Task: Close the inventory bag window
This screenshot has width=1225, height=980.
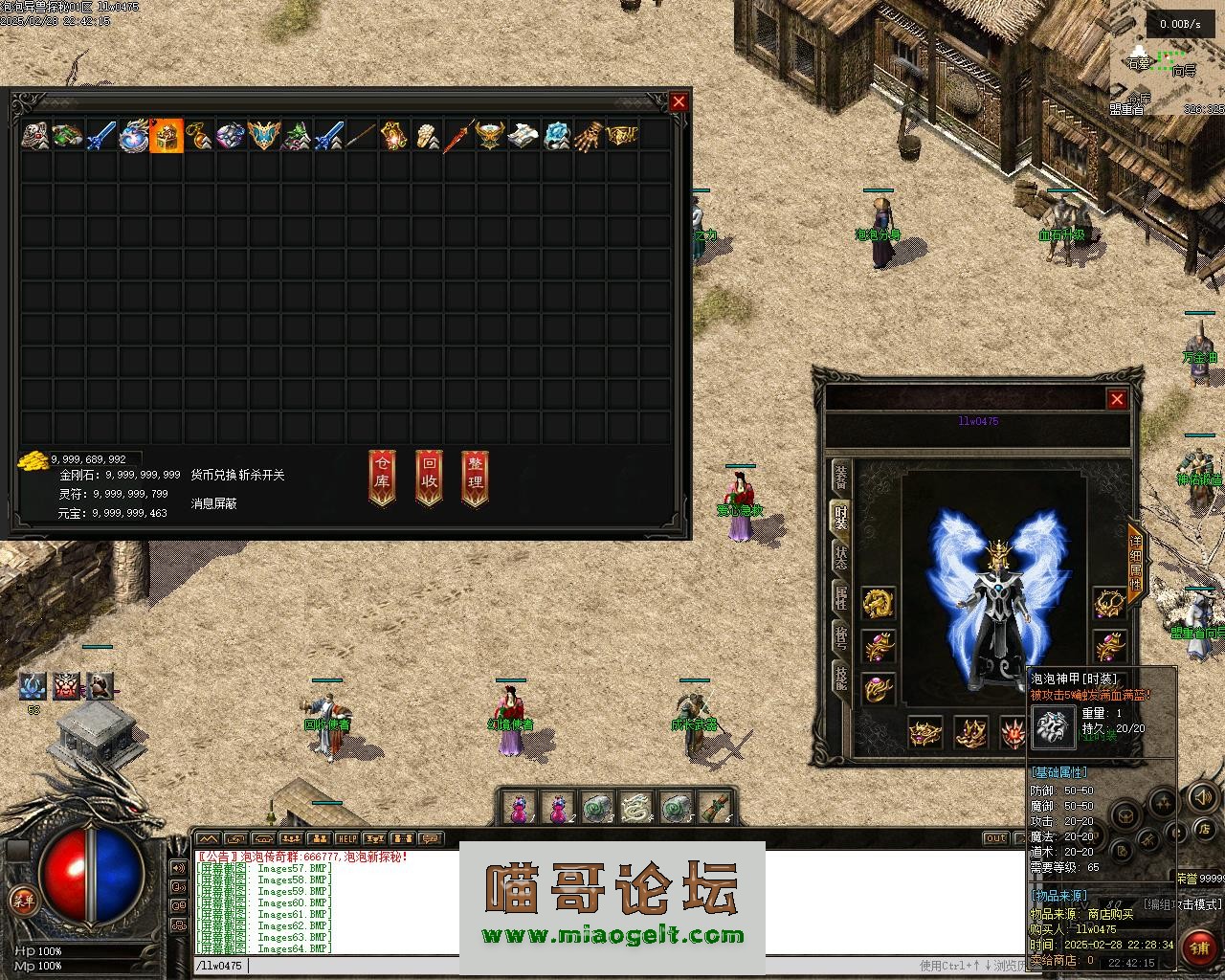Action: 679,101
